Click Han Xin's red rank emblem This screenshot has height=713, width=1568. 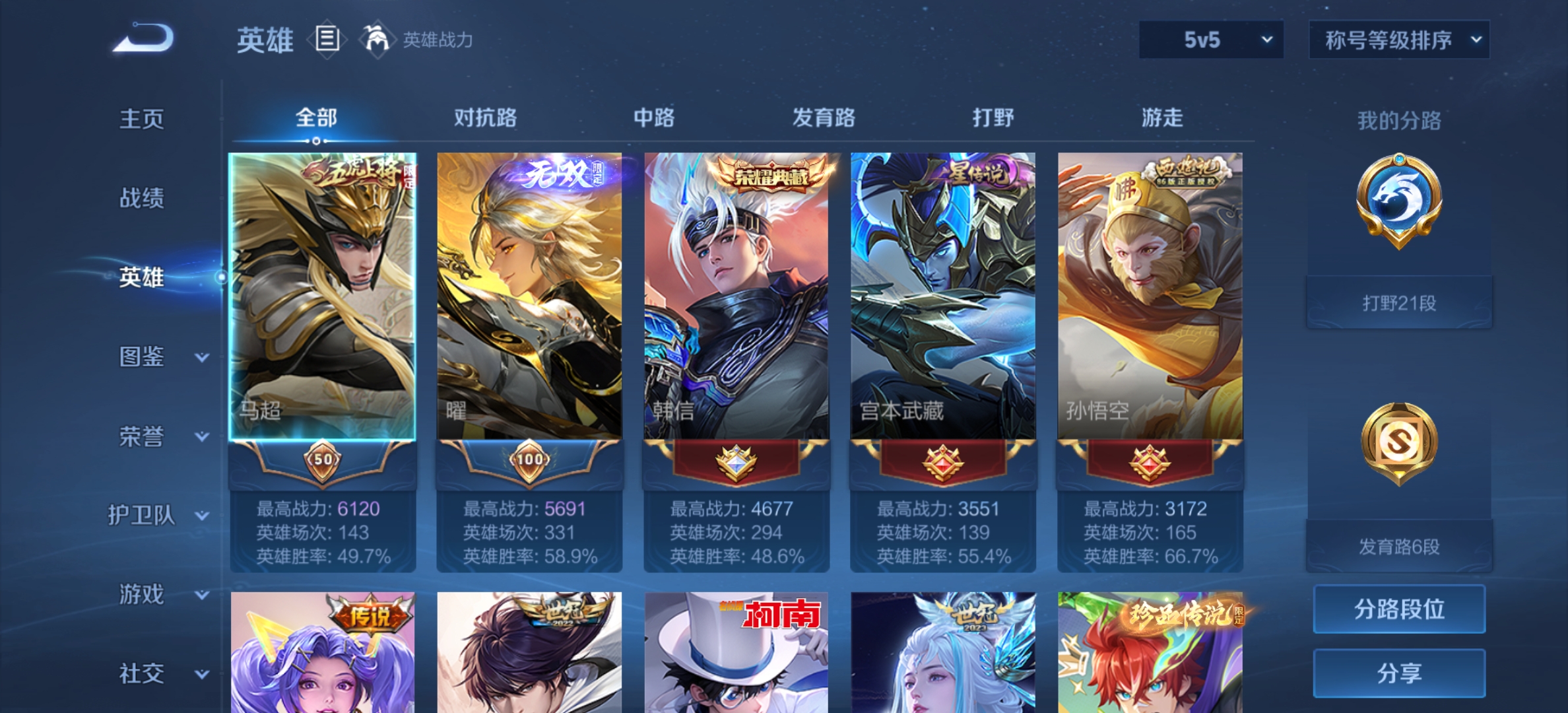[x=737, y=464]
